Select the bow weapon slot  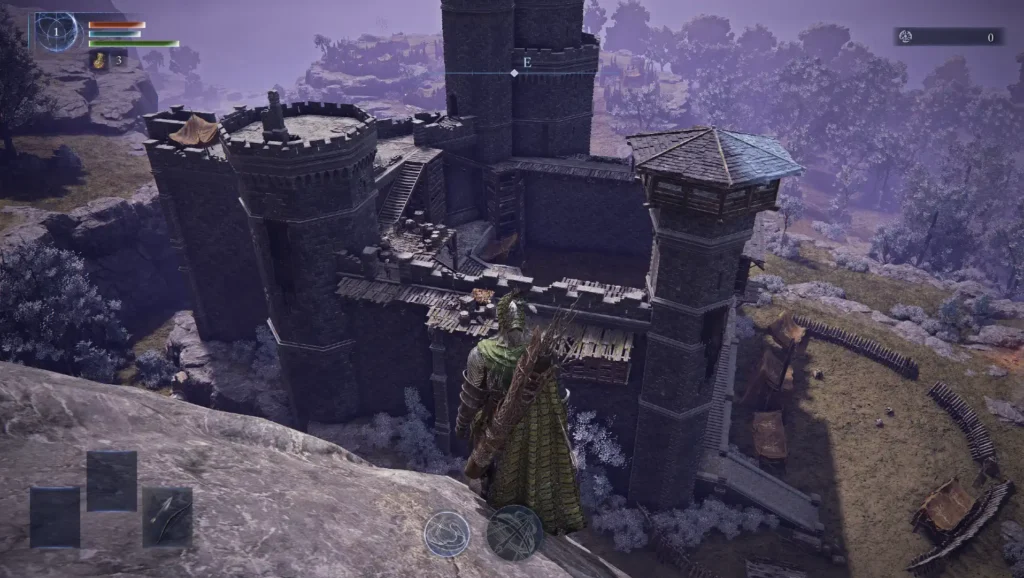tap(166, 516)
